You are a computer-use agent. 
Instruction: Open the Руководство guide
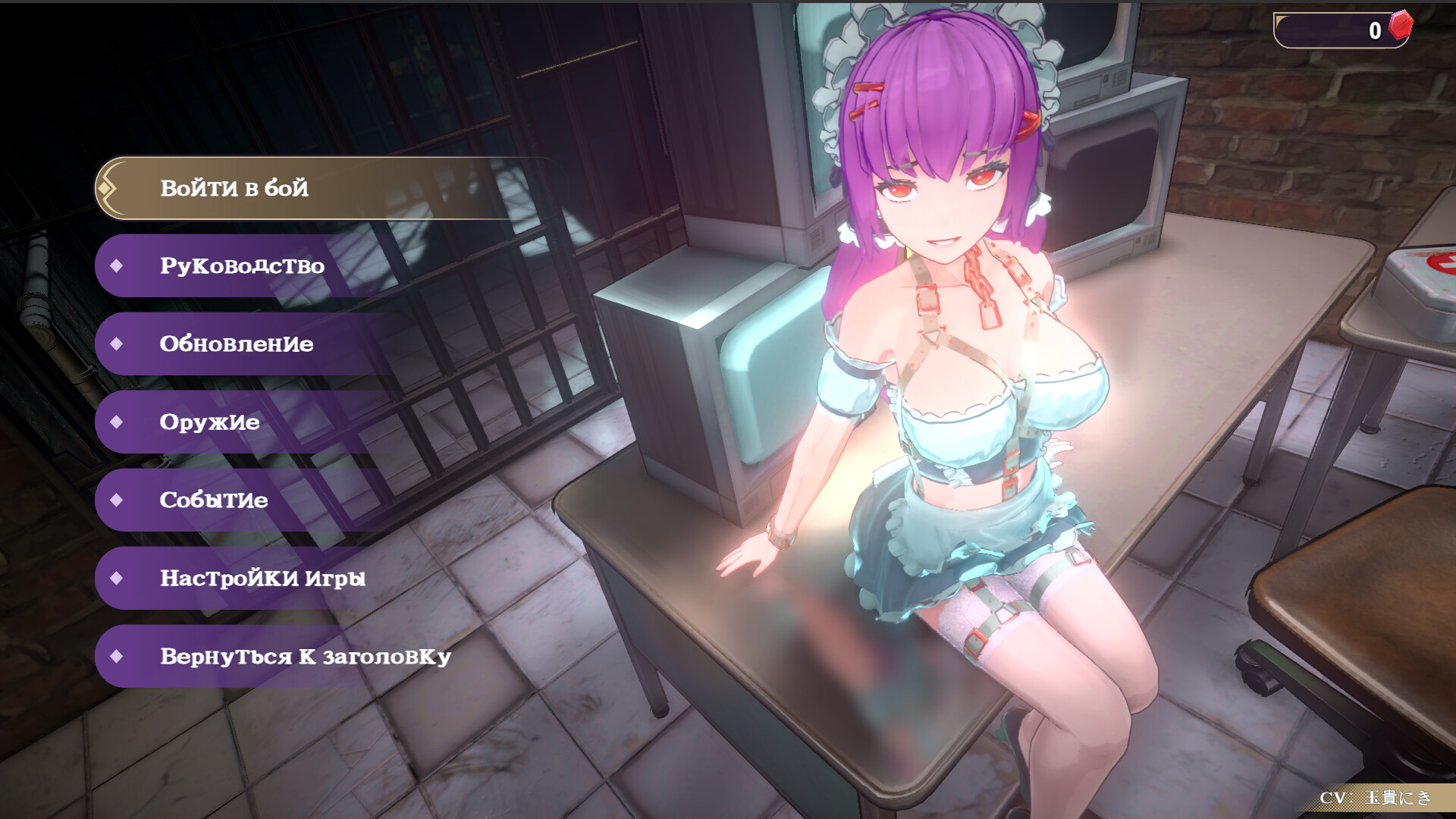243,266
